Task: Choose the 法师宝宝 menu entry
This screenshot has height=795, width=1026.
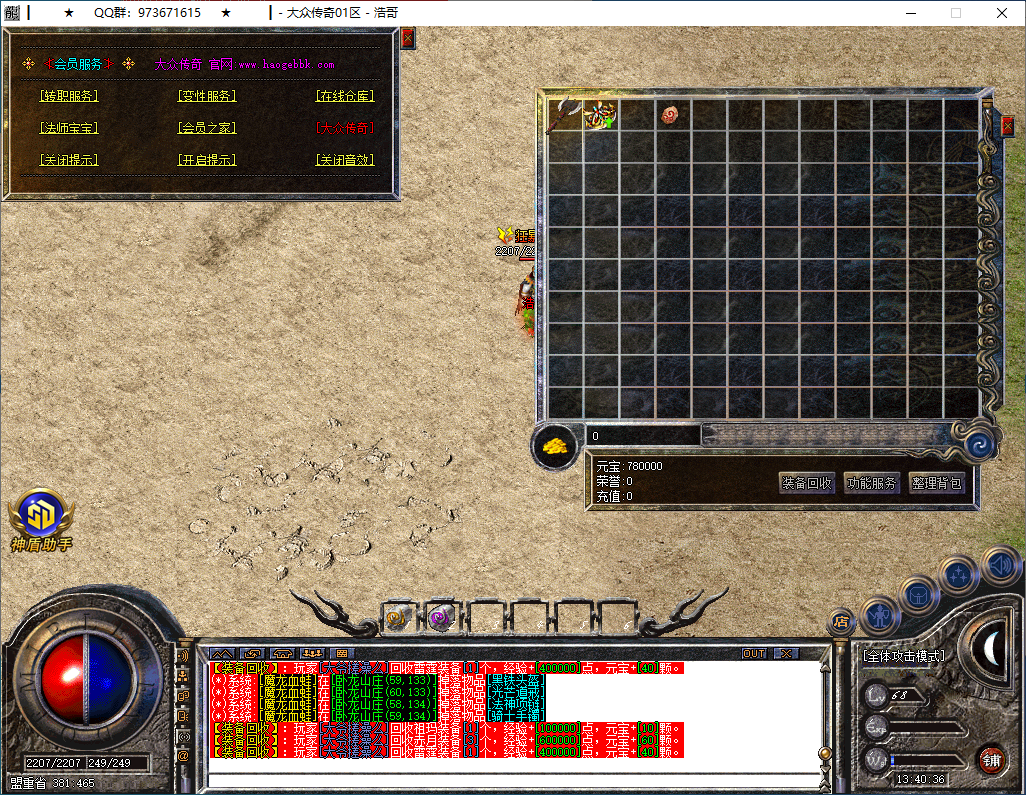Action: point(69,128)
